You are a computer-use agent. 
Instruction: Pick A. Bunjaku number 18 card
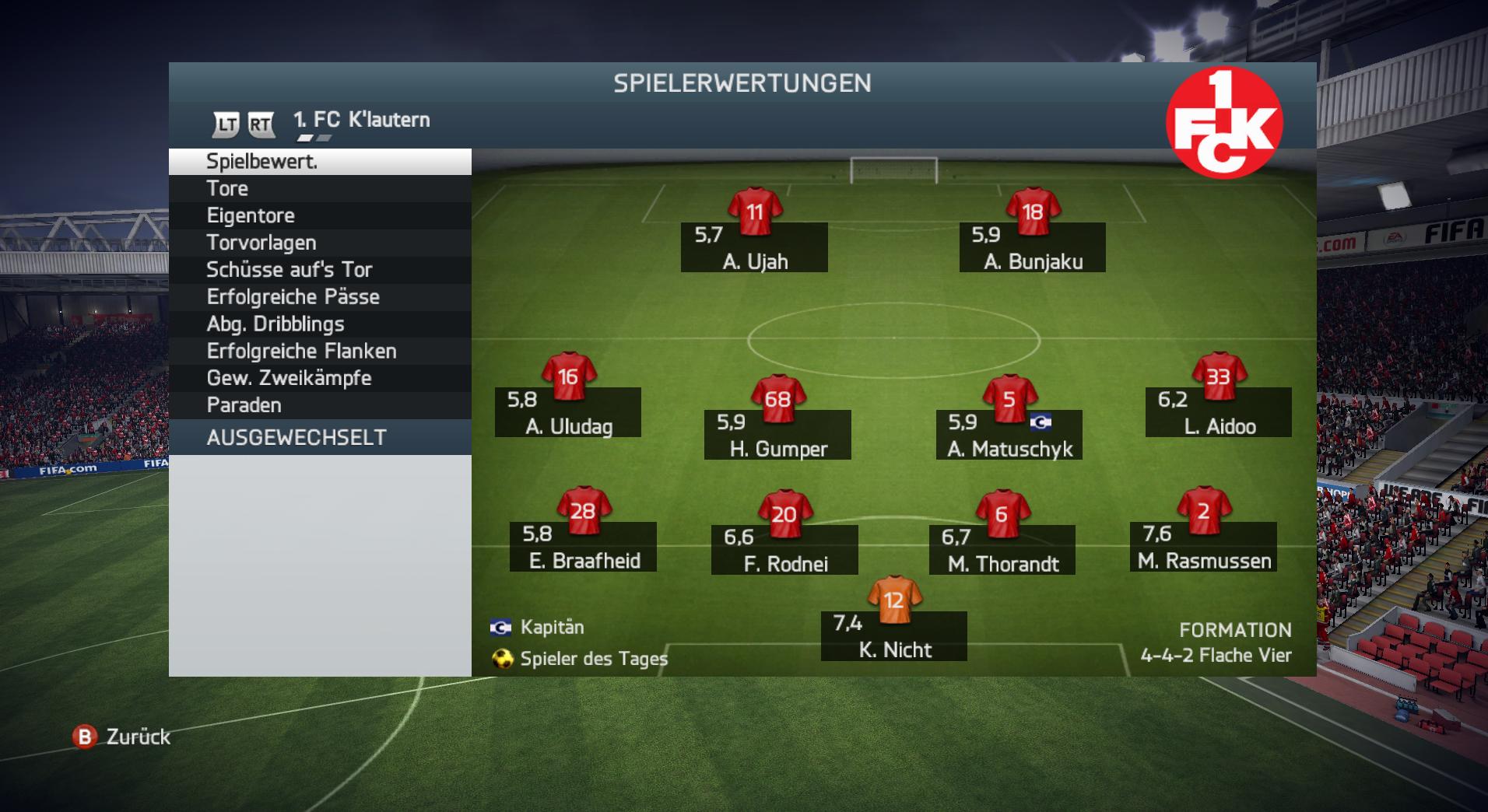(x=1033, y=247)
